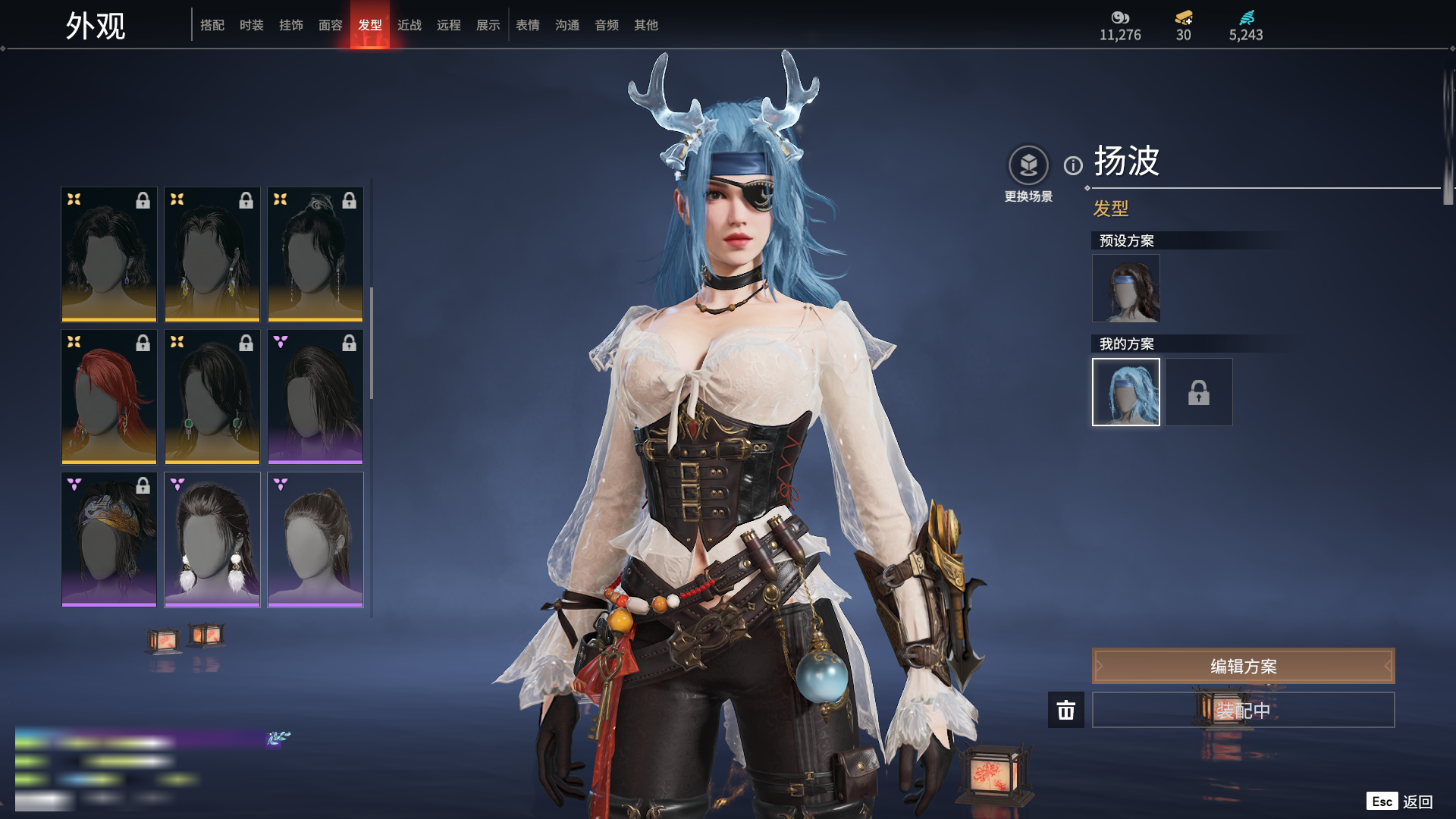This screenshot has height=819, width=1456.
Task: Choose the preset hairstyle thumbnail under 预设方案
Action: [x=1125, y=288]
